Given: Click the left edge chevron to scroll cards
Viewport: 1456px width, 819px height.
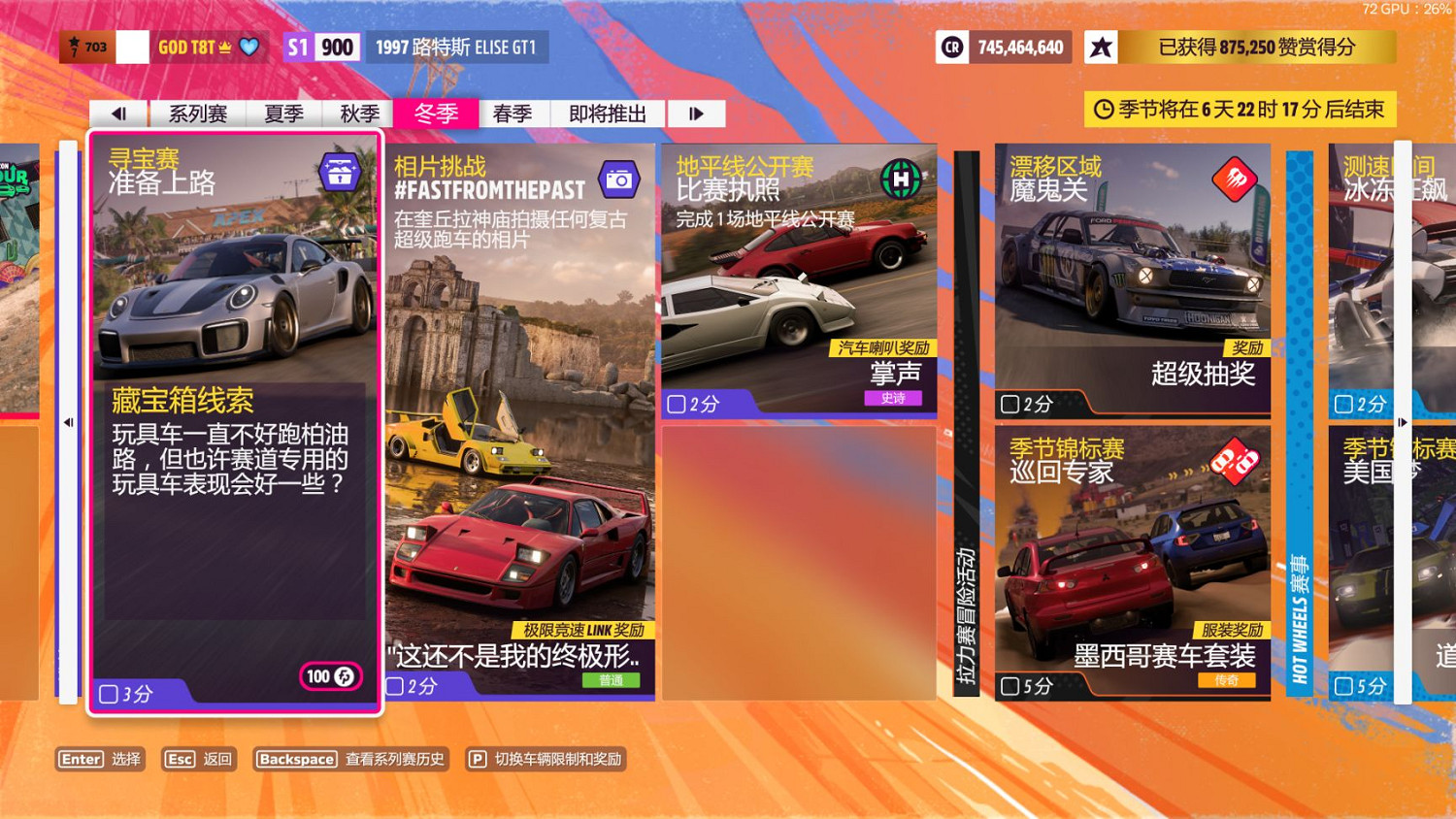Looking at the screenshot, I should coord(68,421).
